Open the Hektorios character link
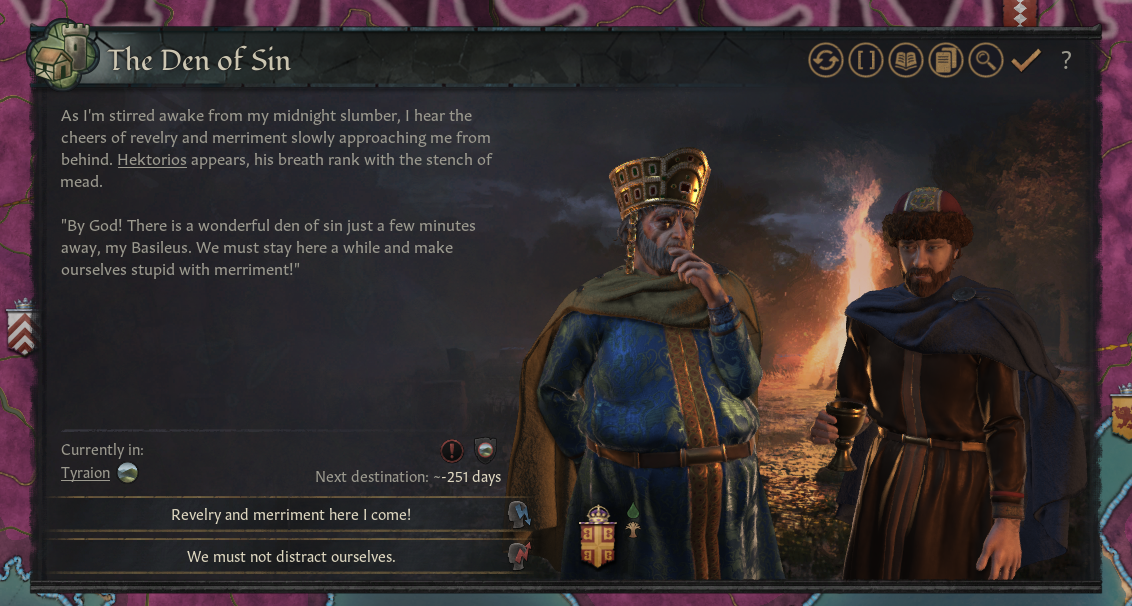This screenshot has height=606, width=1132. click(x=152, y=160)
